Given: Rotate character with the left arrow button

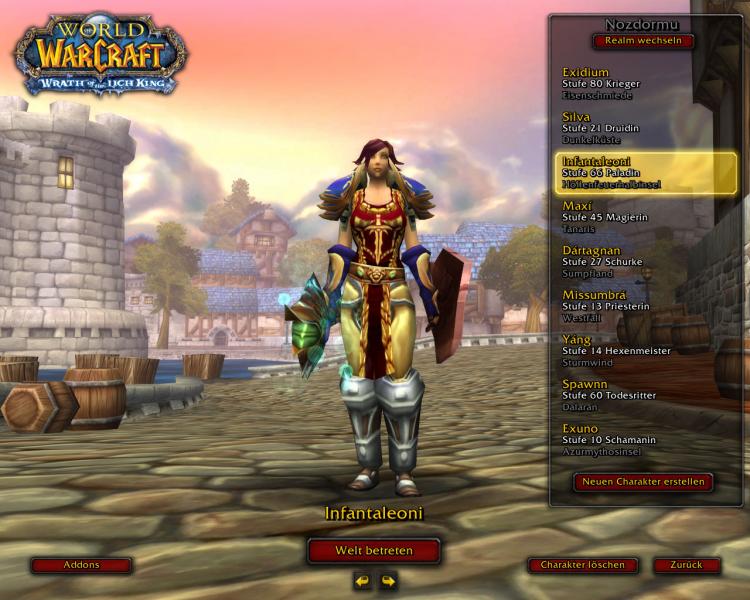Looking at the screenshot, I should pos(362,580).
